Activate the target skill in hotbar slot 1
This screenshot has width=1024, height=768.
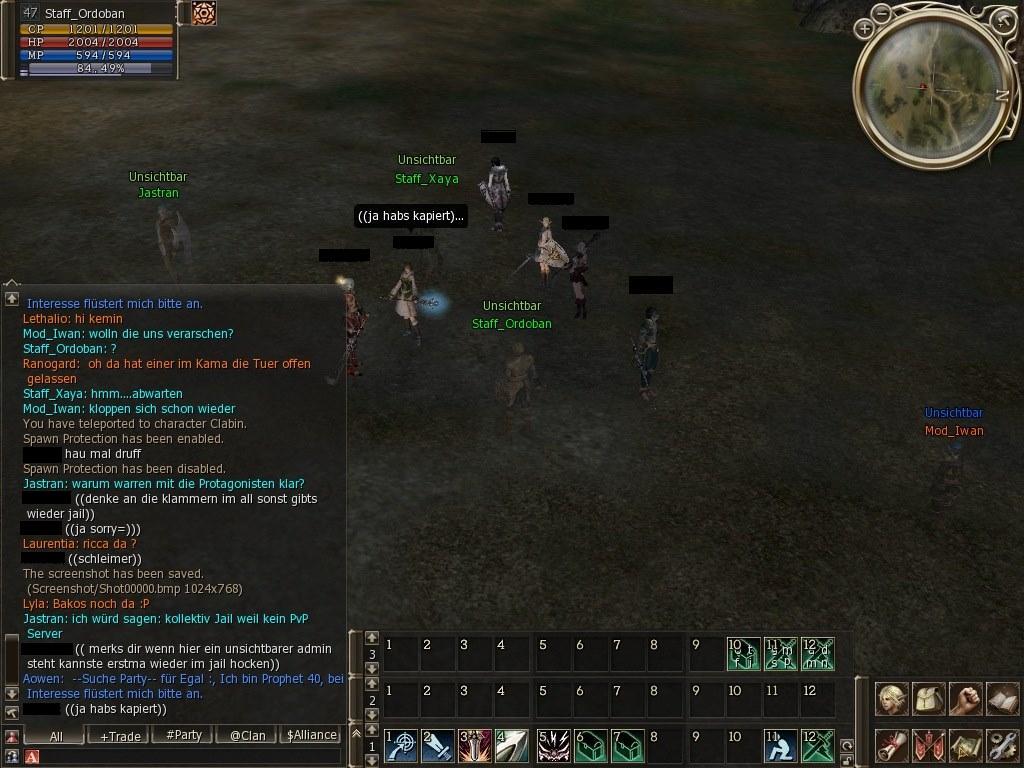point(401,746)
